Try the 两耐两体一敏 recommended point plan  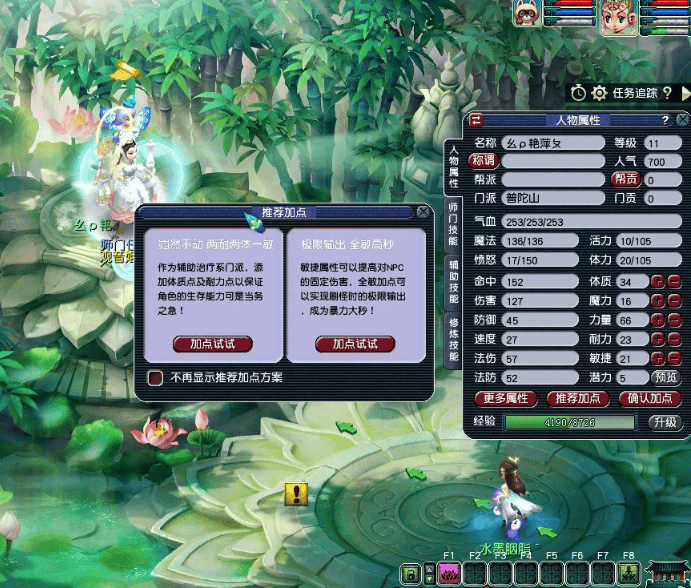[x=213, y=344]
